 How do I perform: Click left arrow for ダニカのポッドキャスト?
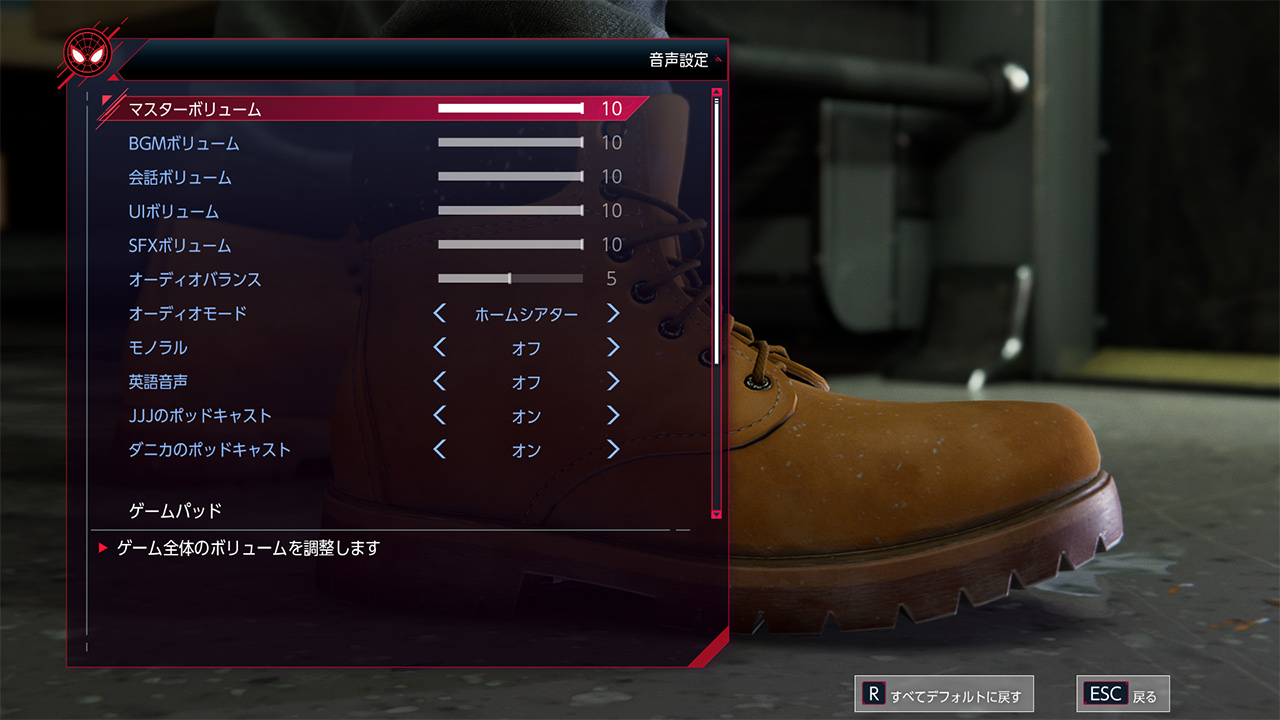440,450
